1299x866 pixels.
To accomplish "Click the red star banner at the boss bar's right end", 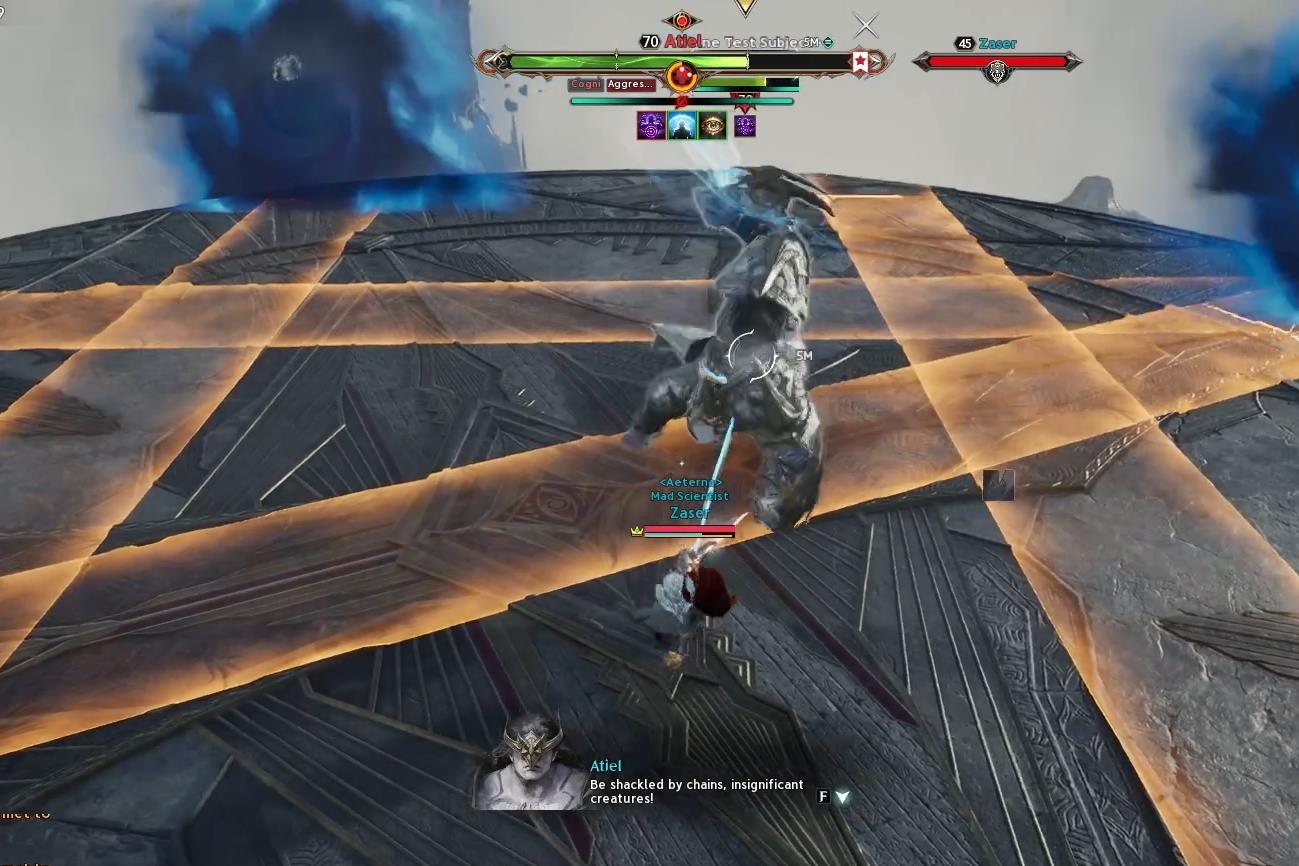I will pyautogui.click(x=861, y=61).
